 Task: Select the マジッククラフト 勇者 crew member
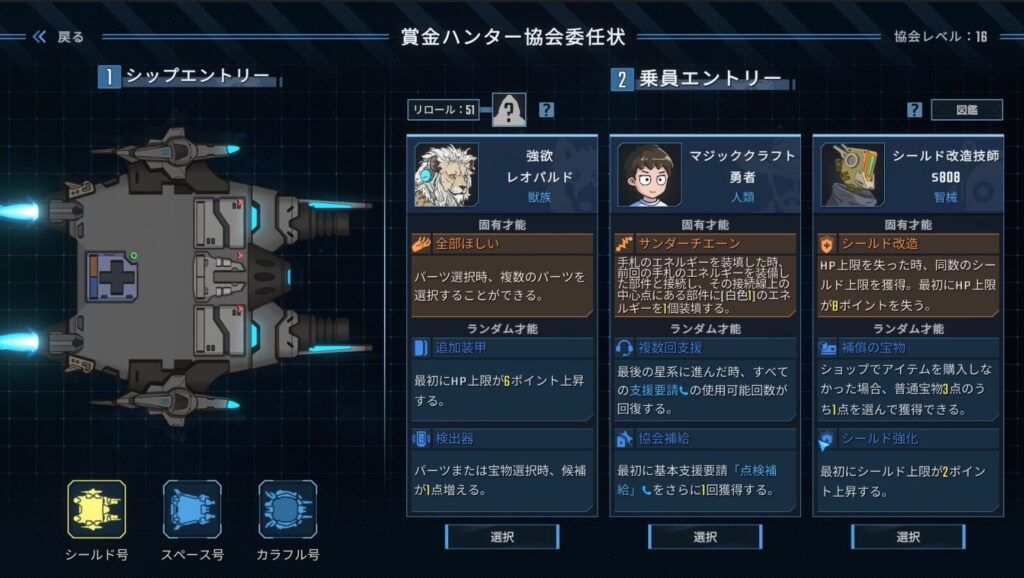click(x=705, y=537)
